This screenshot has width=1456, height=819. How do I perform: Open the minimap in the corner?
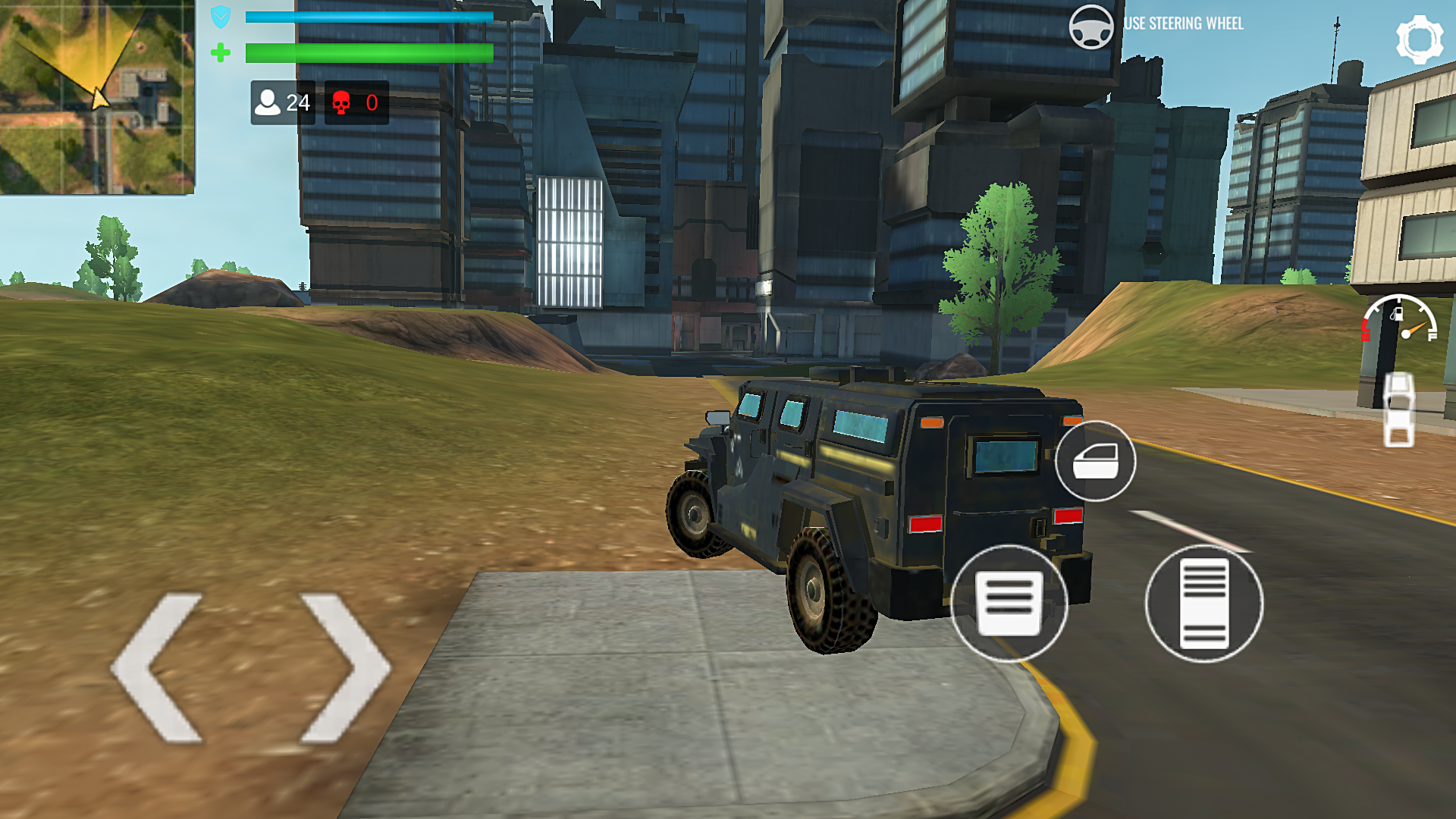pyautogui.click(x=97, y=97)
